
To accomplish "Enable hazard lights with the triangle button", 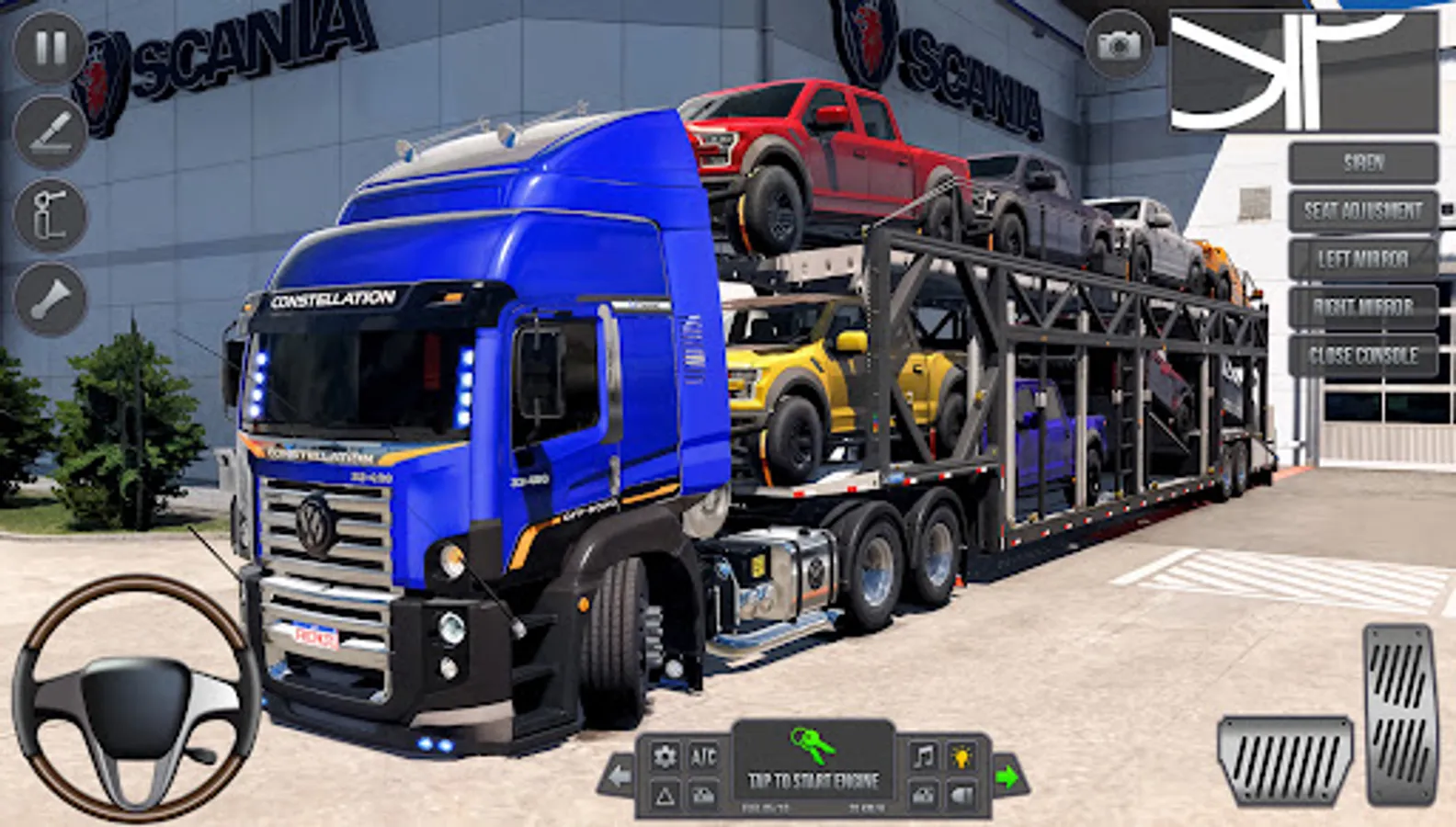I will click(x=665, y=794).
